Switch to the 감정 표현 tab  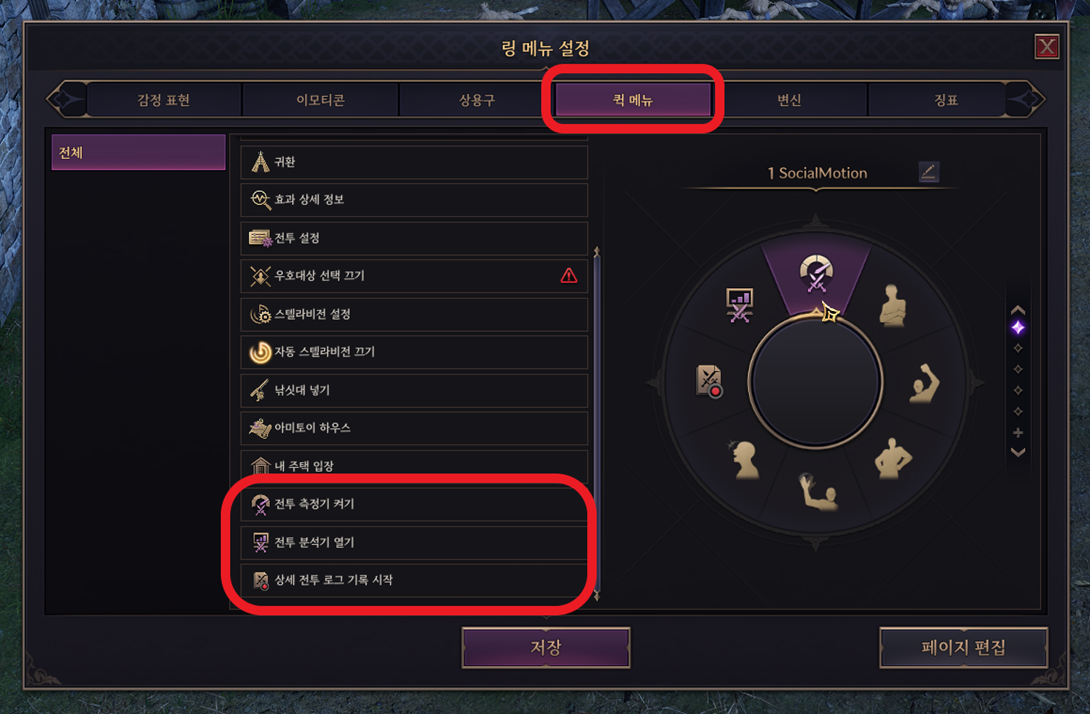coord(164,100)
